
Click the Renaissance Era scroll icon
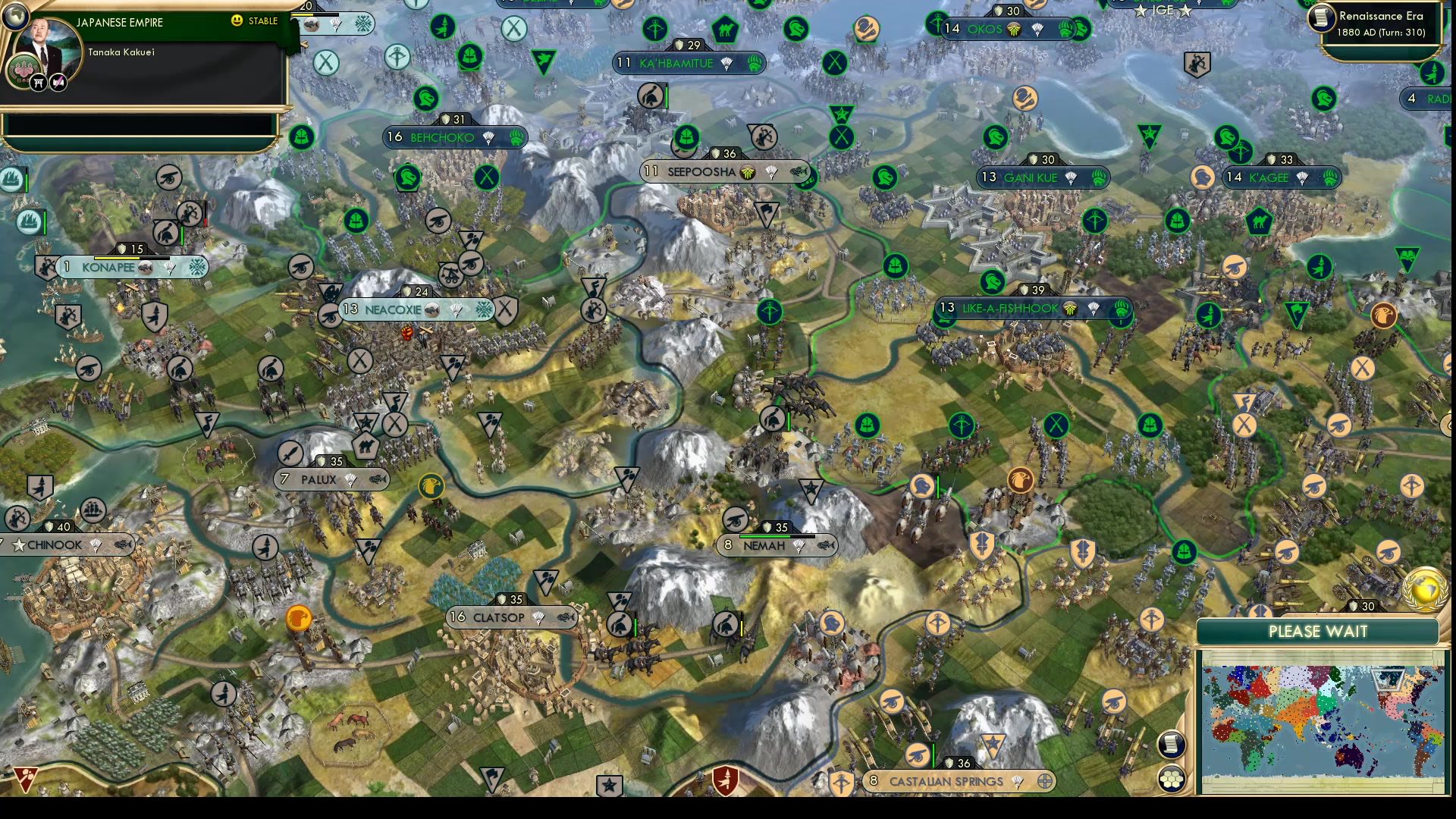(1322, 17)
